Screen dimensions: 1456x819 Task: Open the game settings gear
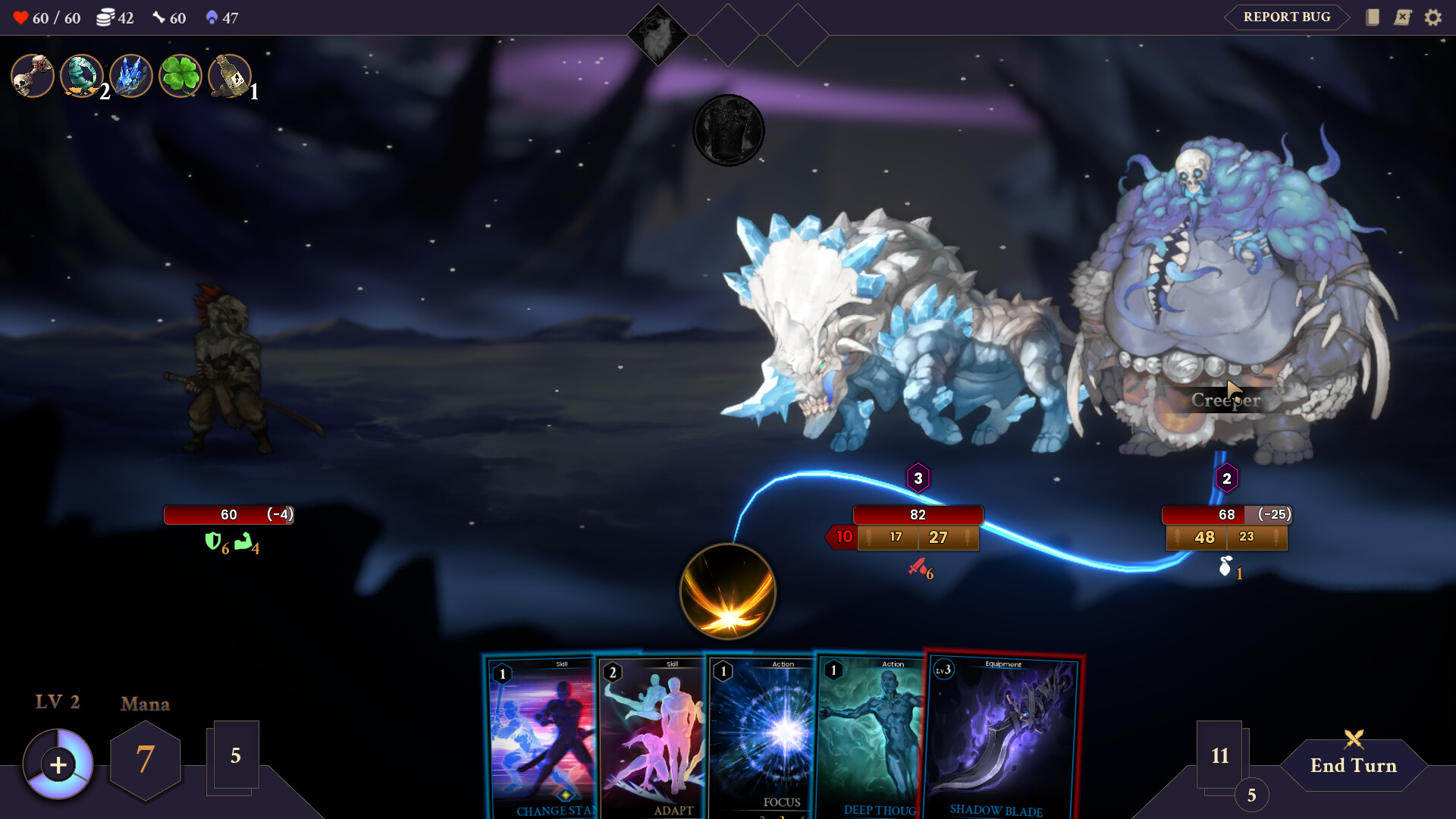1434,17
